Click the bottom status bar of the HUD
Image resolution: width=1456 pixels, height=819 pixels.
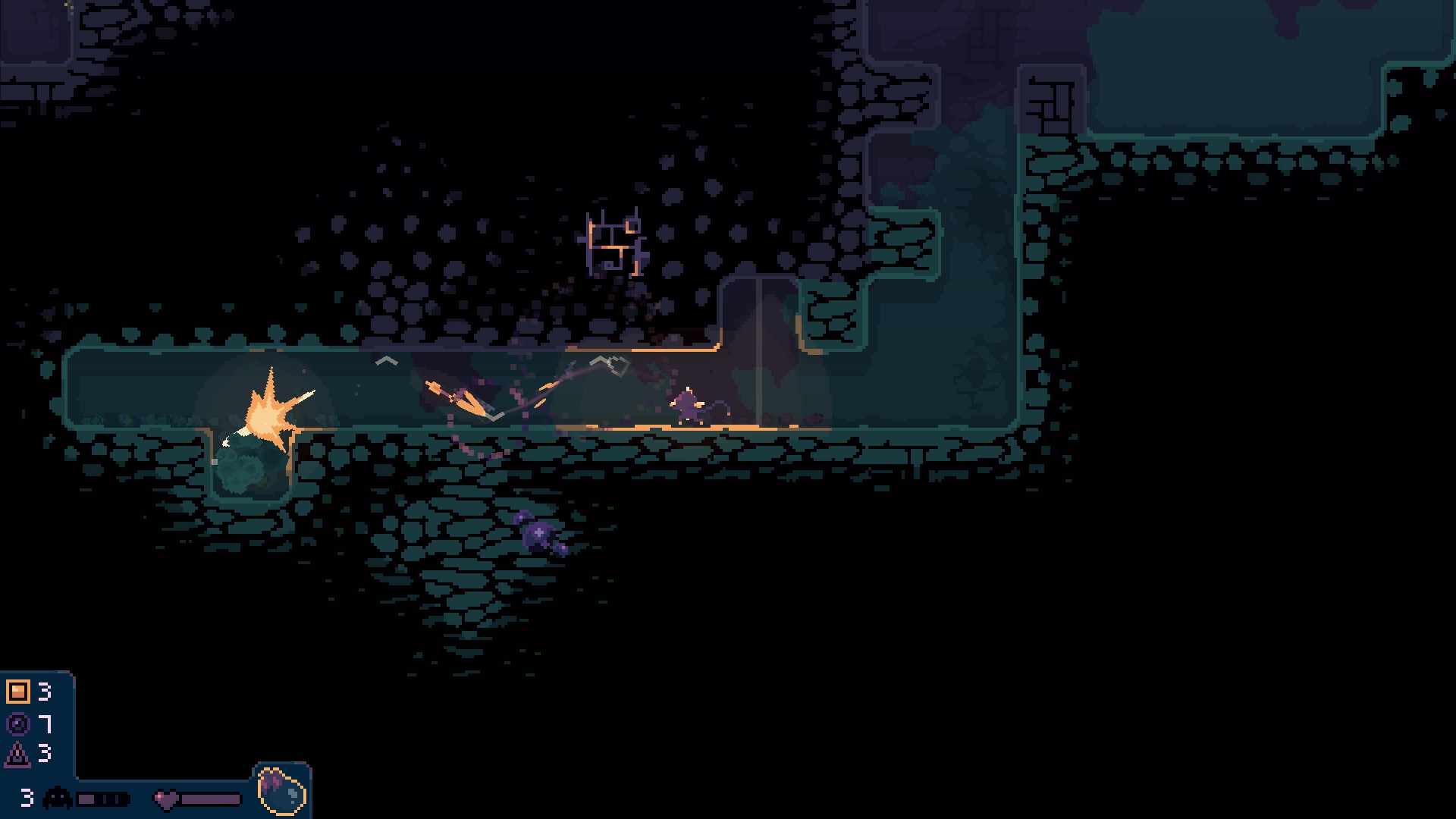point(152,800)
